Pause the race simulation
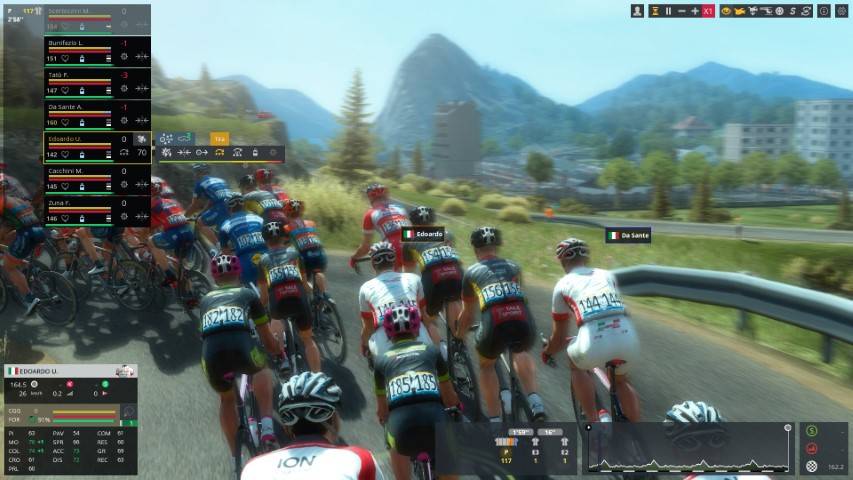The height and width of the screenshot is (480, 853). pos(668,11)
